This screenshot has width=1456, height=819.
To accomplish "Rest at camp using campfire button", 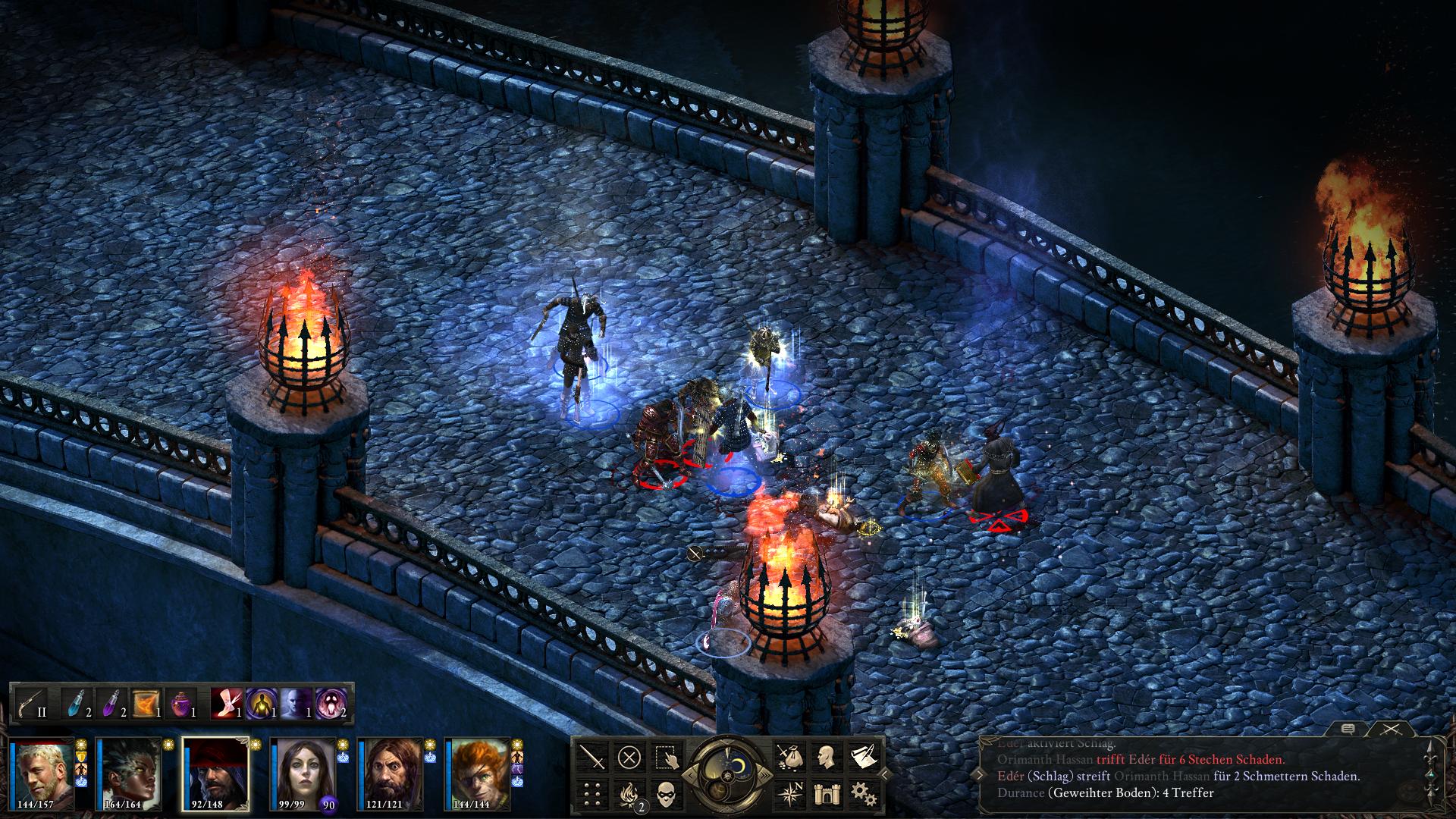I will (629, 793).
